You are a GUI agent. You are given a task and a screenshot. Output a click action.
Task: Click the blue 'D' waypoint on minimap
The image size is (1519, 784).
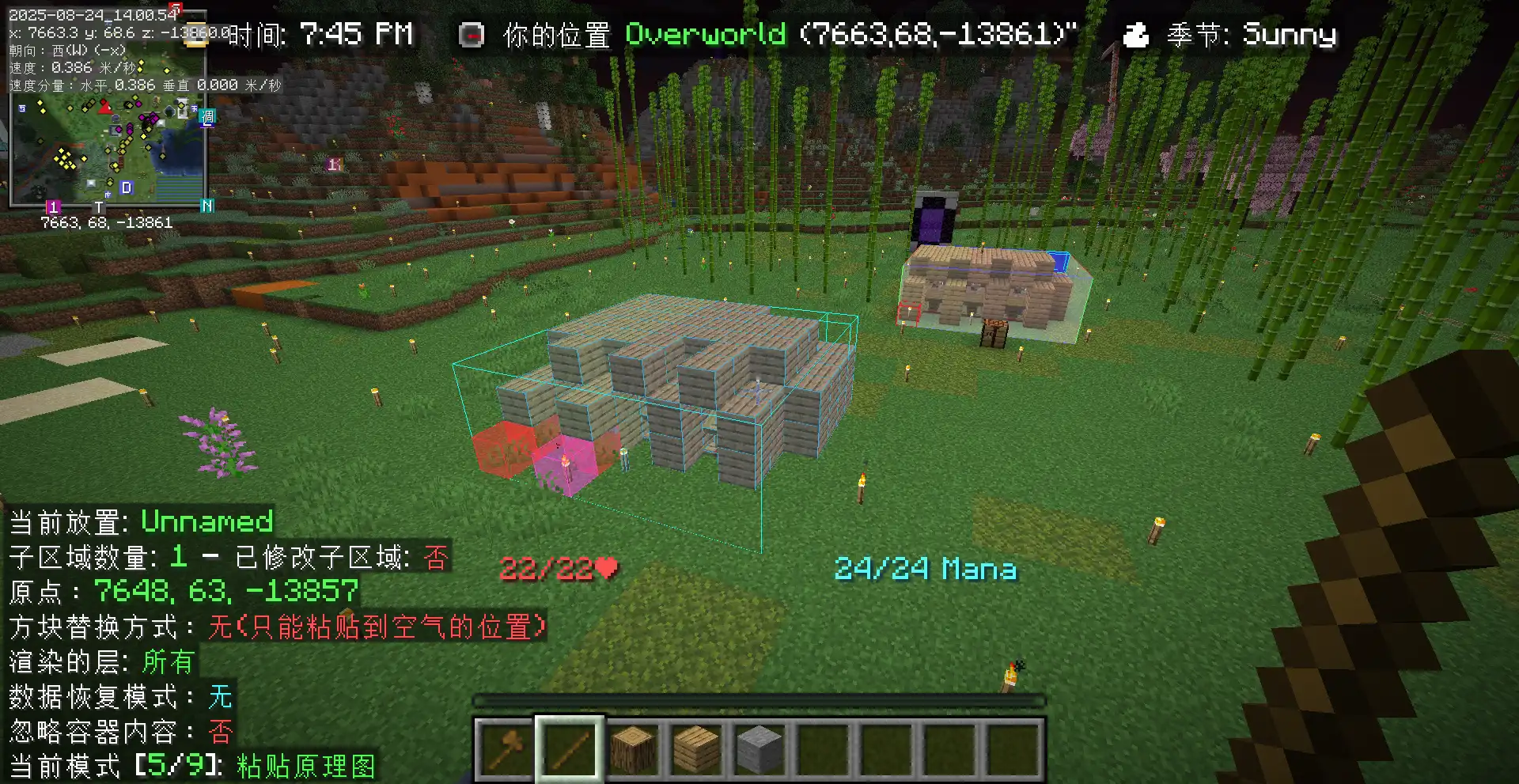[126, 187]
